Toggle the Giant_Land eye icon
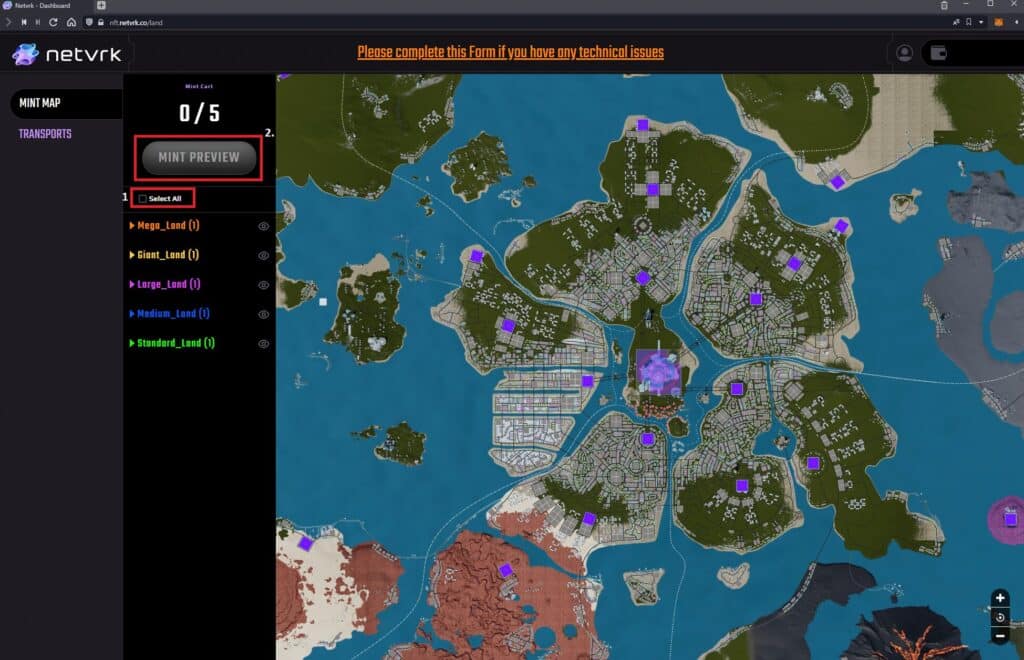This screenshot has width=1024, height=660. 264,255
